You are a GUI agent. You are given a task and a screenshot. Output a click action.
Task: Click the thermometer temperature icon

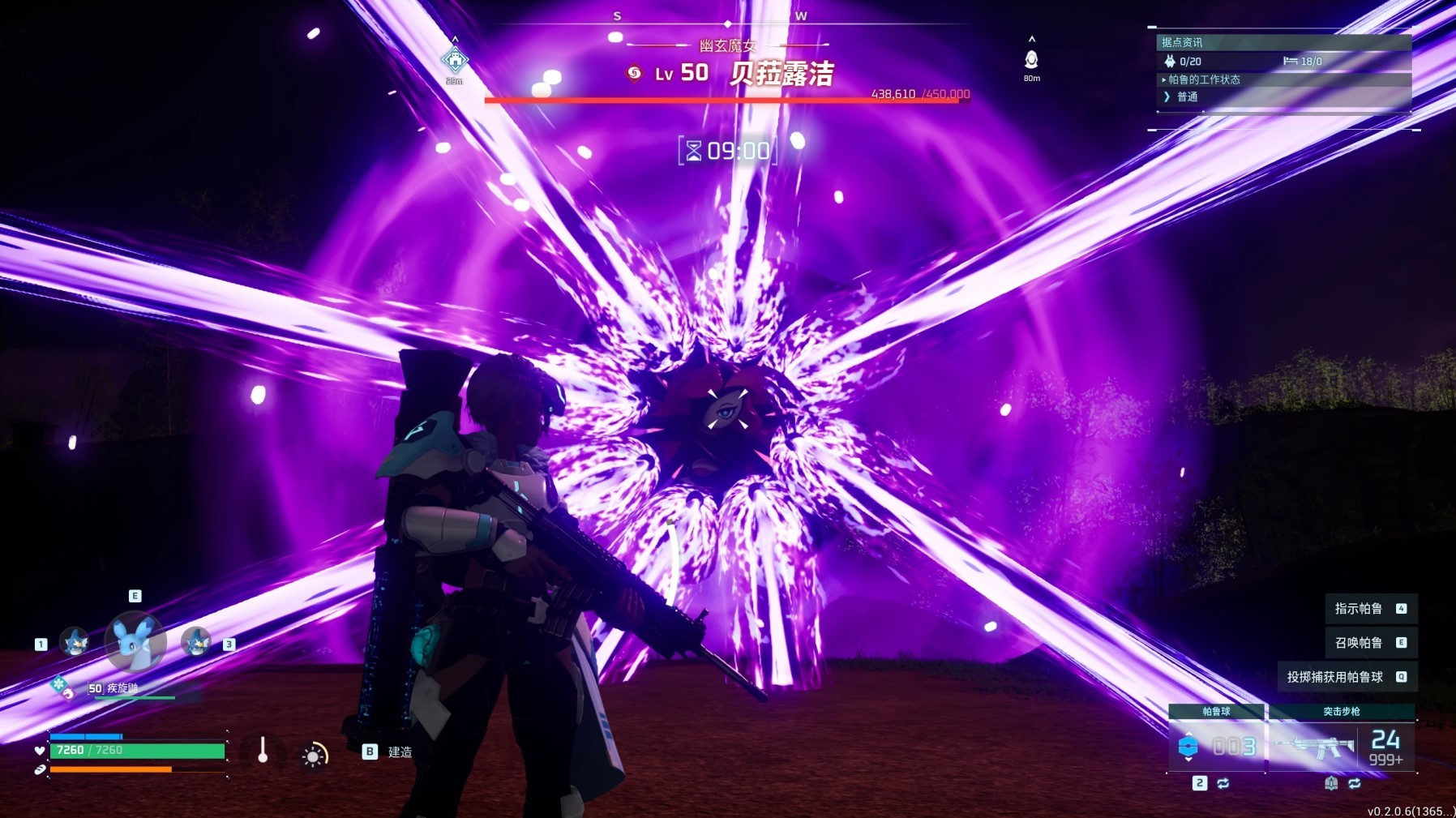pos(263,751)
